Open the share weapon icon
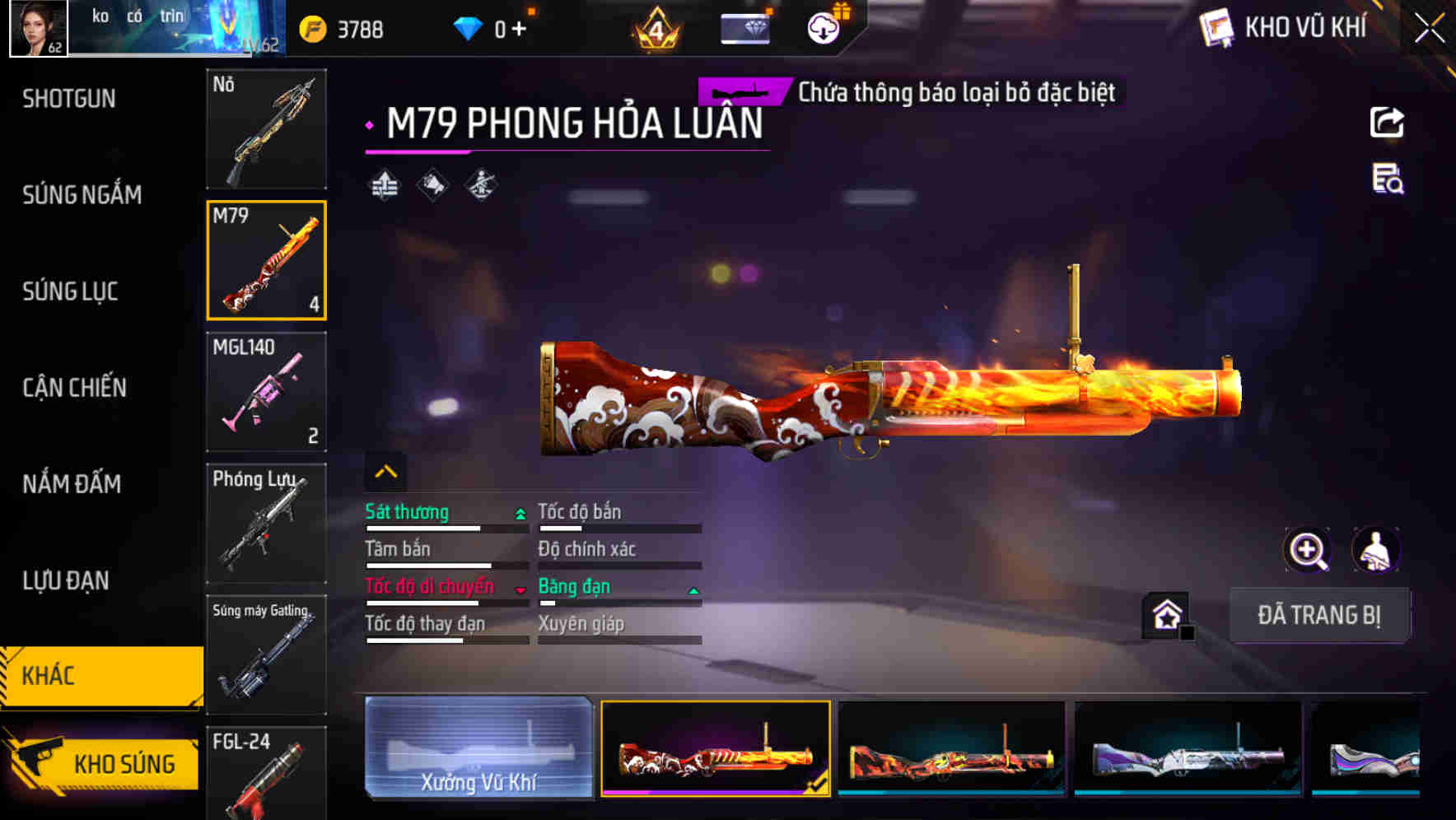The height and width of the screenshot is (820, 1456). point(1386,122)
